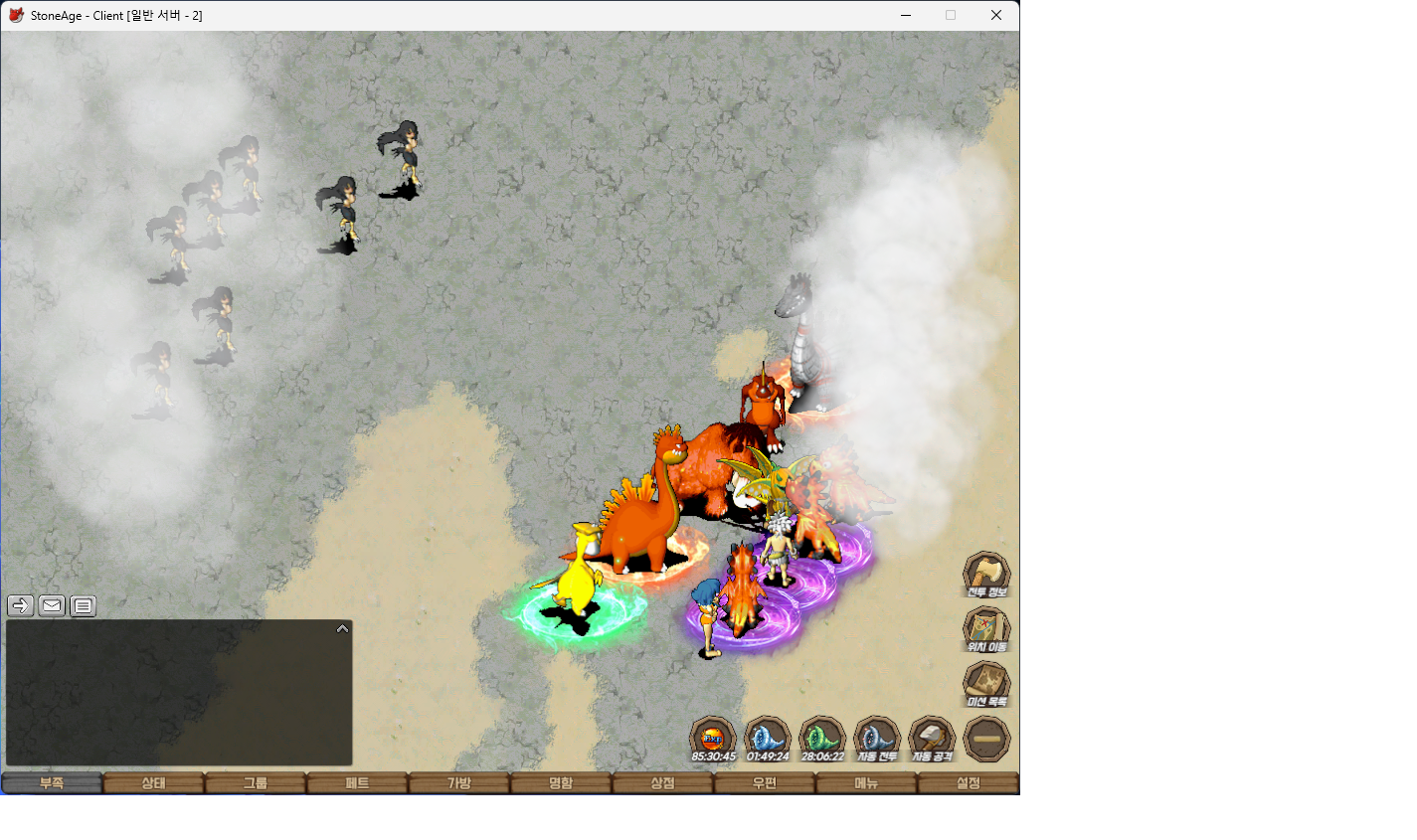This screenshot has height=840, width=1417.
Task: Open the 그룹 group menu
Action: click(x=256, y=783)
